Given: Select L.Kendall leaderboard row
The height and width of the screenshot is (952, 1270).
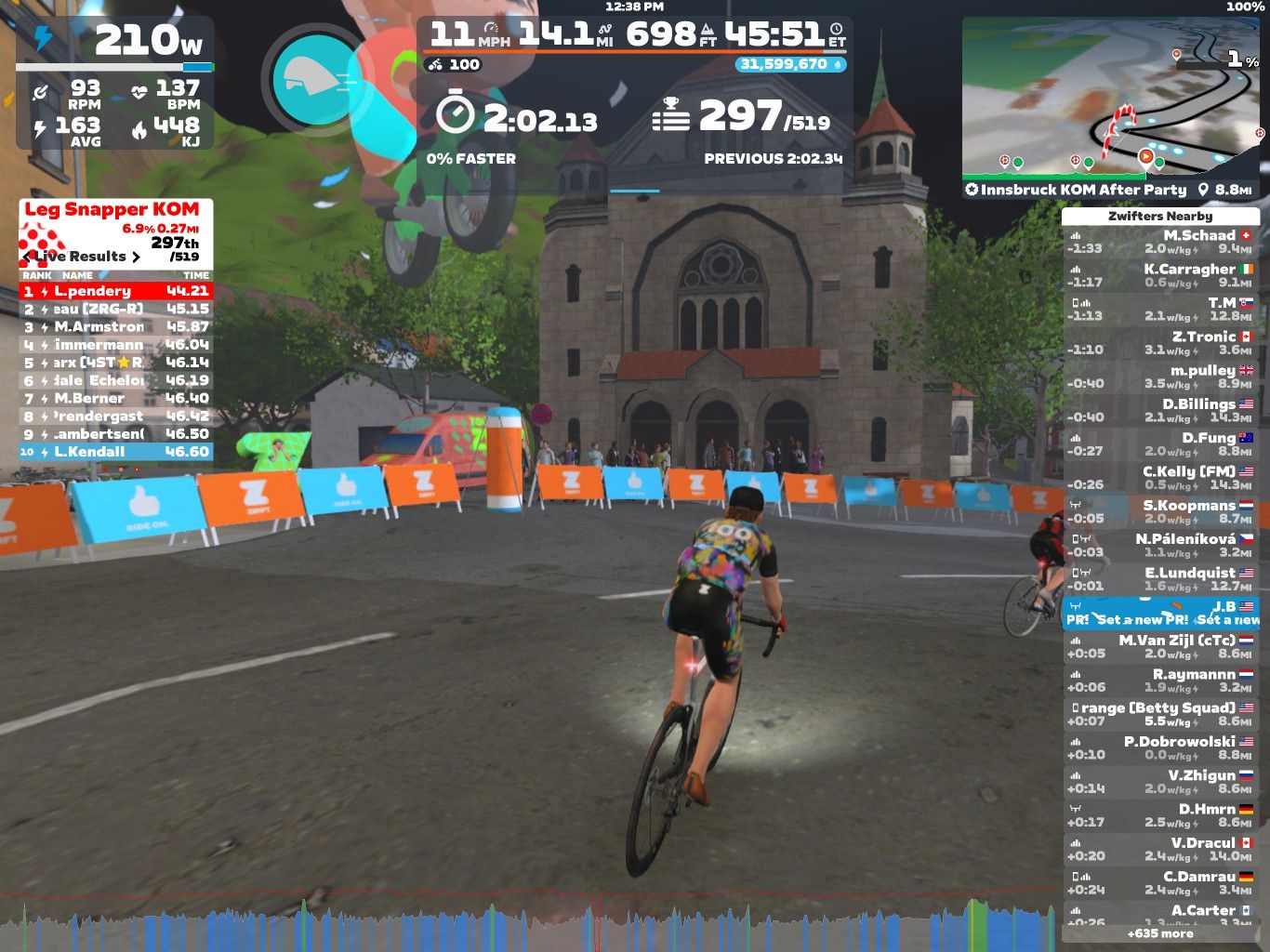Looking at the screenshot, I should pyautogui.click(x=115, y=452).
